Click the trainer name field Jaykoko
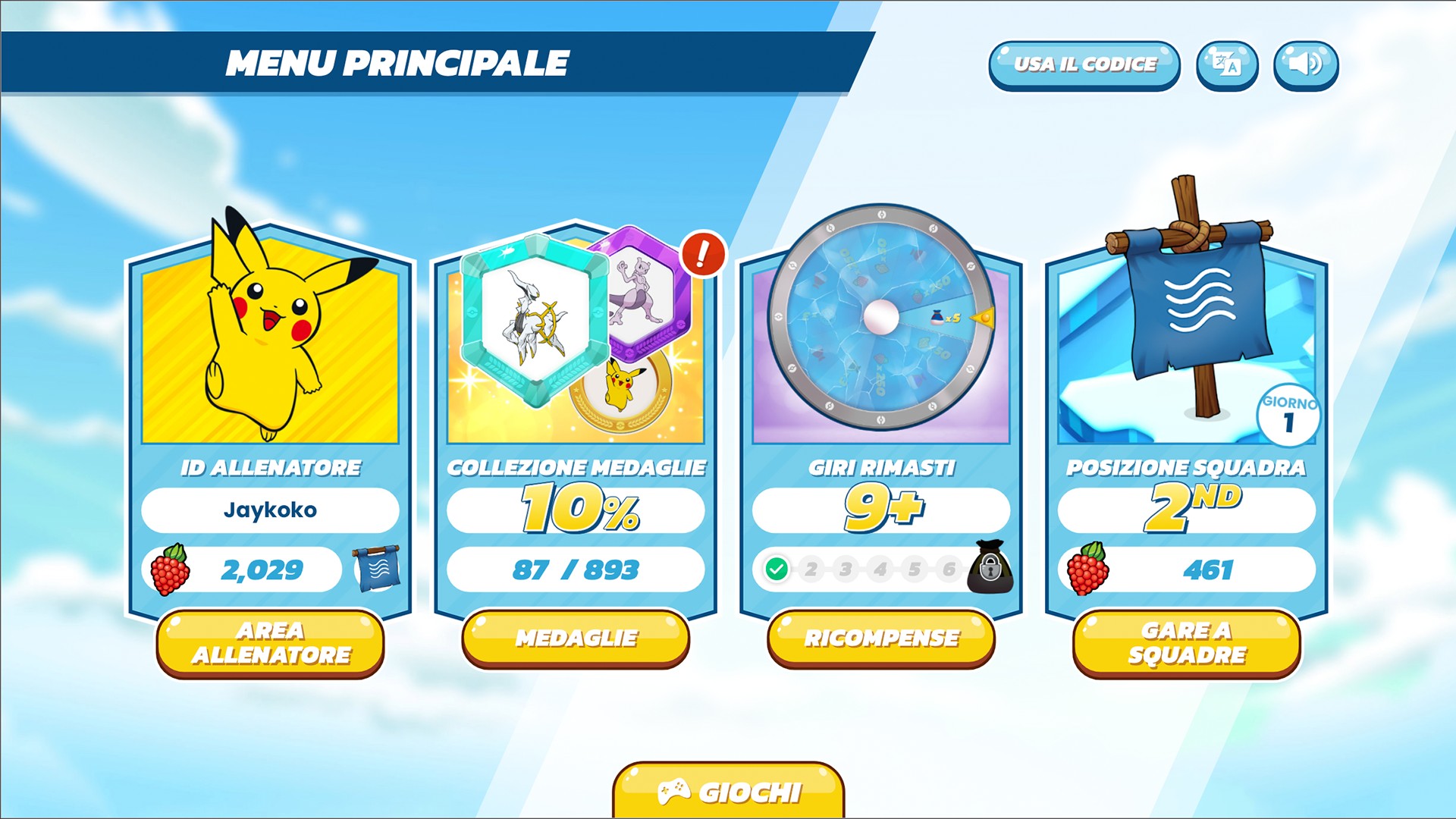Screen dimensions: 1456x819 (270, 510)
